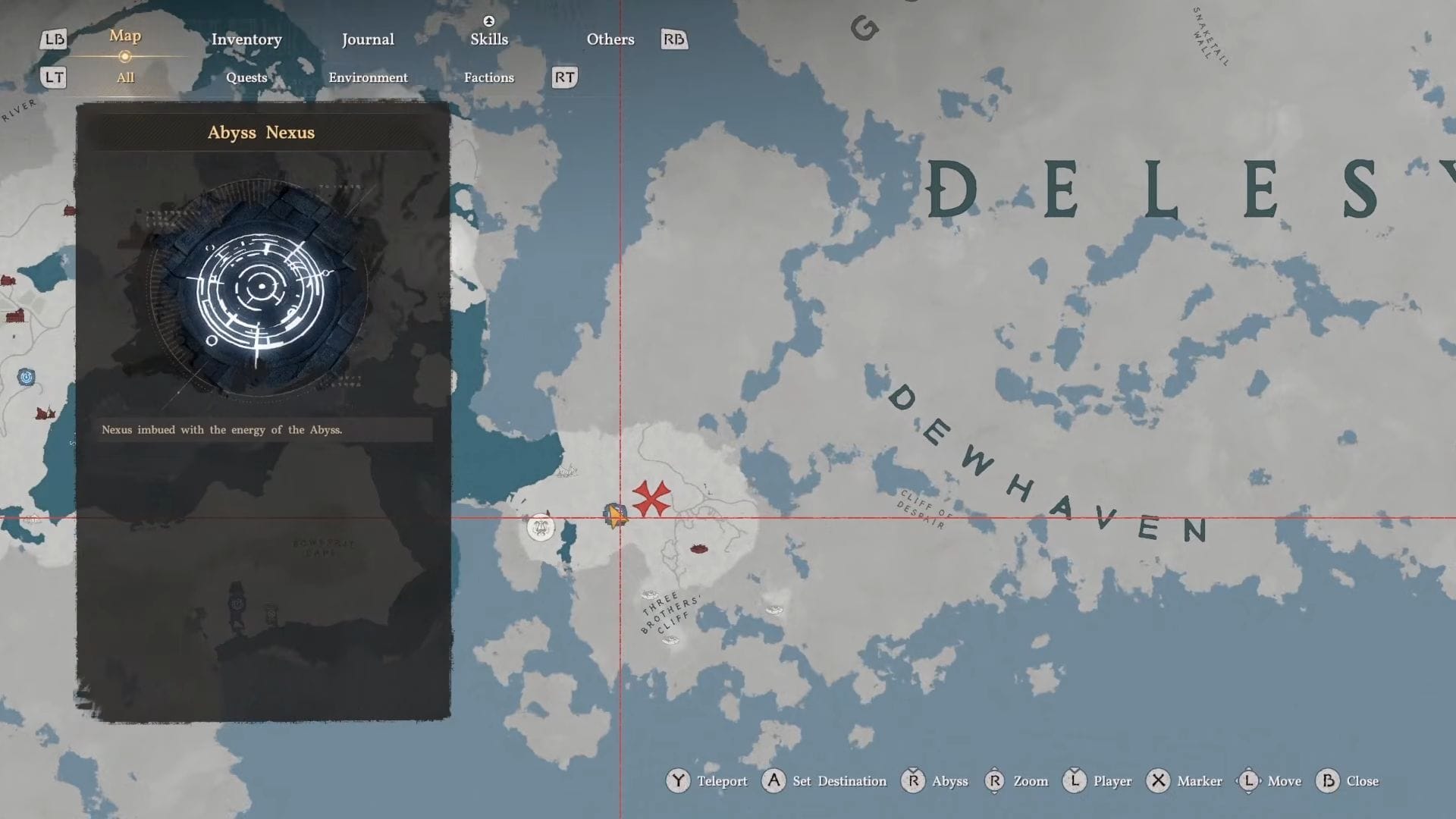Click the white circular emblem map marker

click(x=541, y=526)
